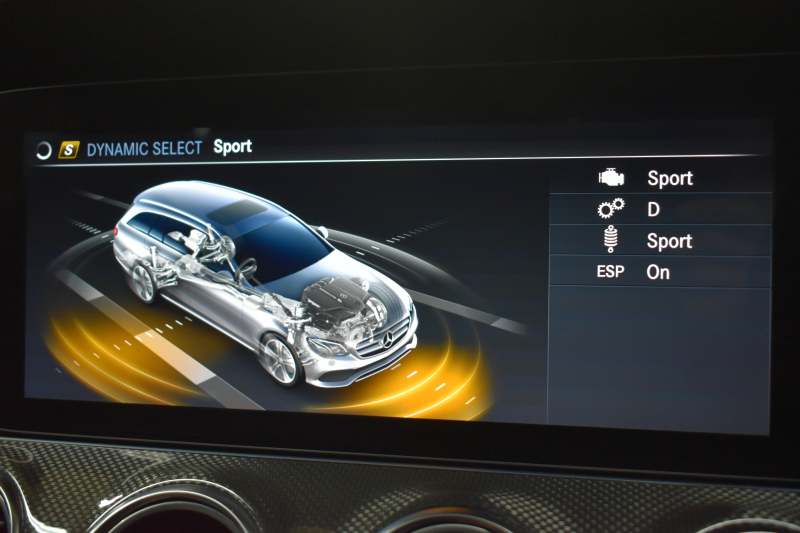Toggle the ESP On setting row
The width and height of the screenshot is (800, 533).
coord(660,272)
